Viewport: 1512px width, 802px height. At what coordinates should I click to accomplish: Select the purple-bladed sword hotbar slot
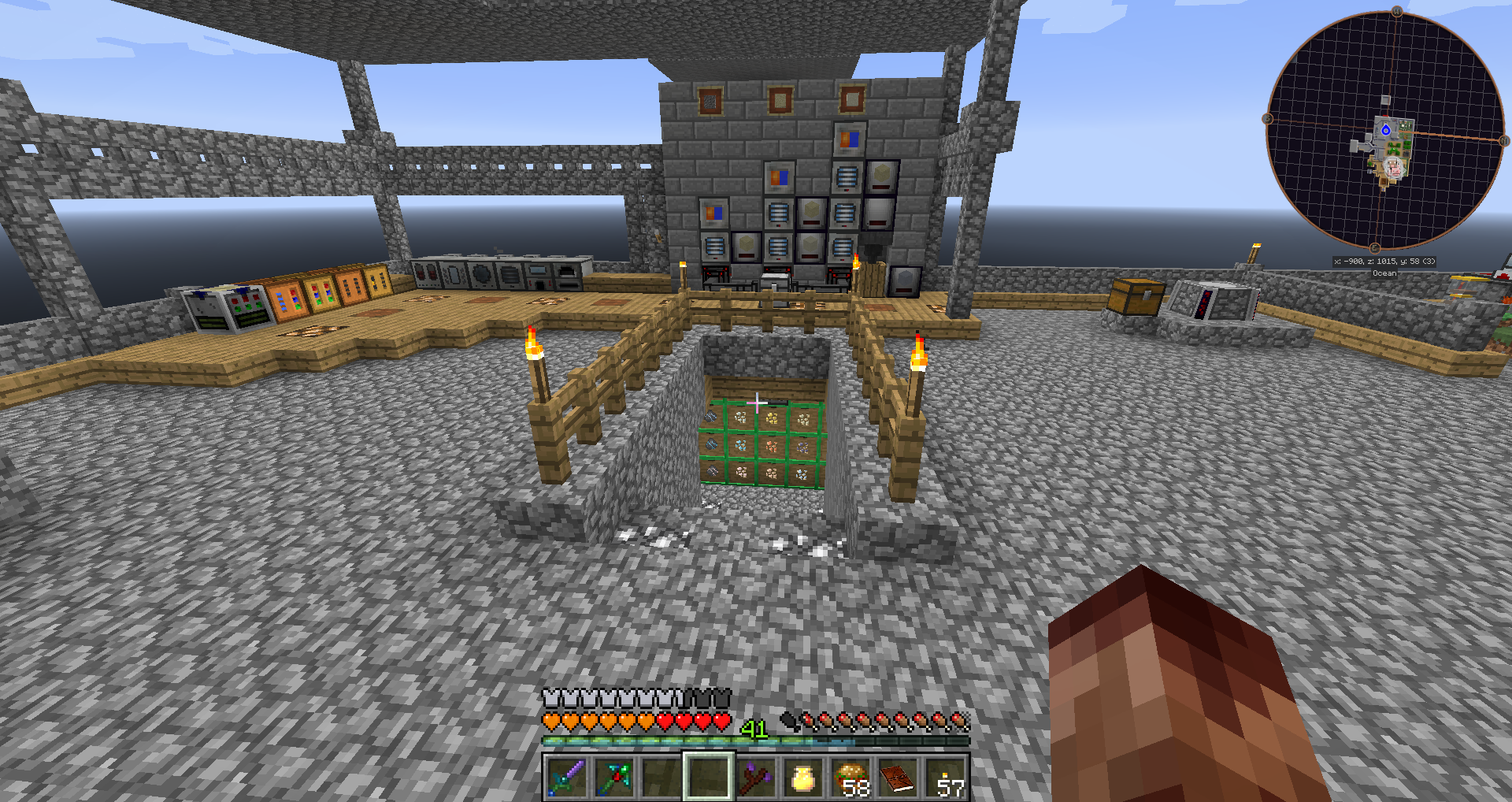[566, 777]
